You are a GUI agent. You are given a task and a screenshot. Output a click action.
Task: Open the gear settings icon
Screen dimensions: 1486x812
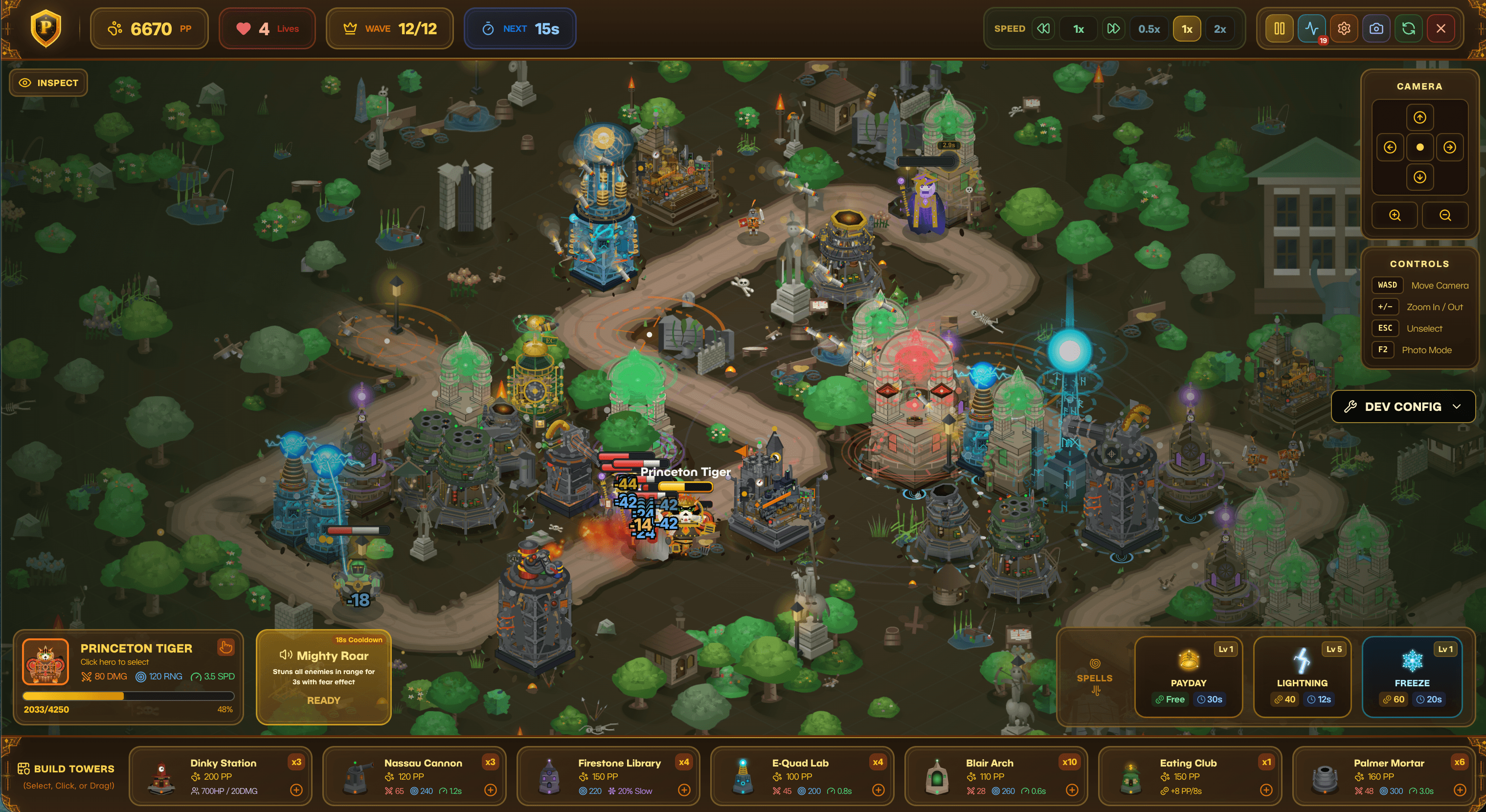pyautogui.click(x=1344, y=29)
